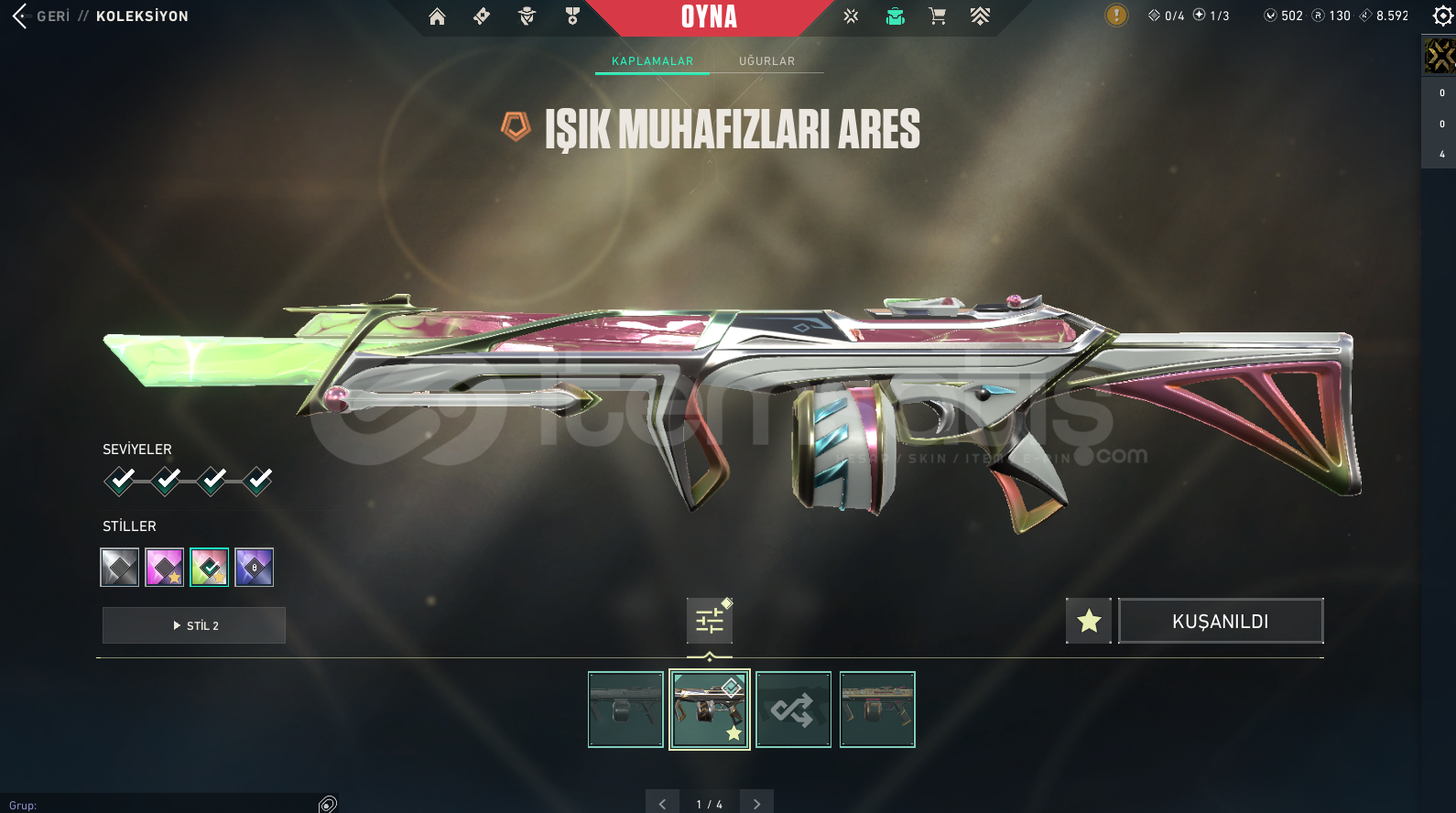Open the home screen icon
The width and height of the screenshot is (1456, 813).
click(437, 16)
